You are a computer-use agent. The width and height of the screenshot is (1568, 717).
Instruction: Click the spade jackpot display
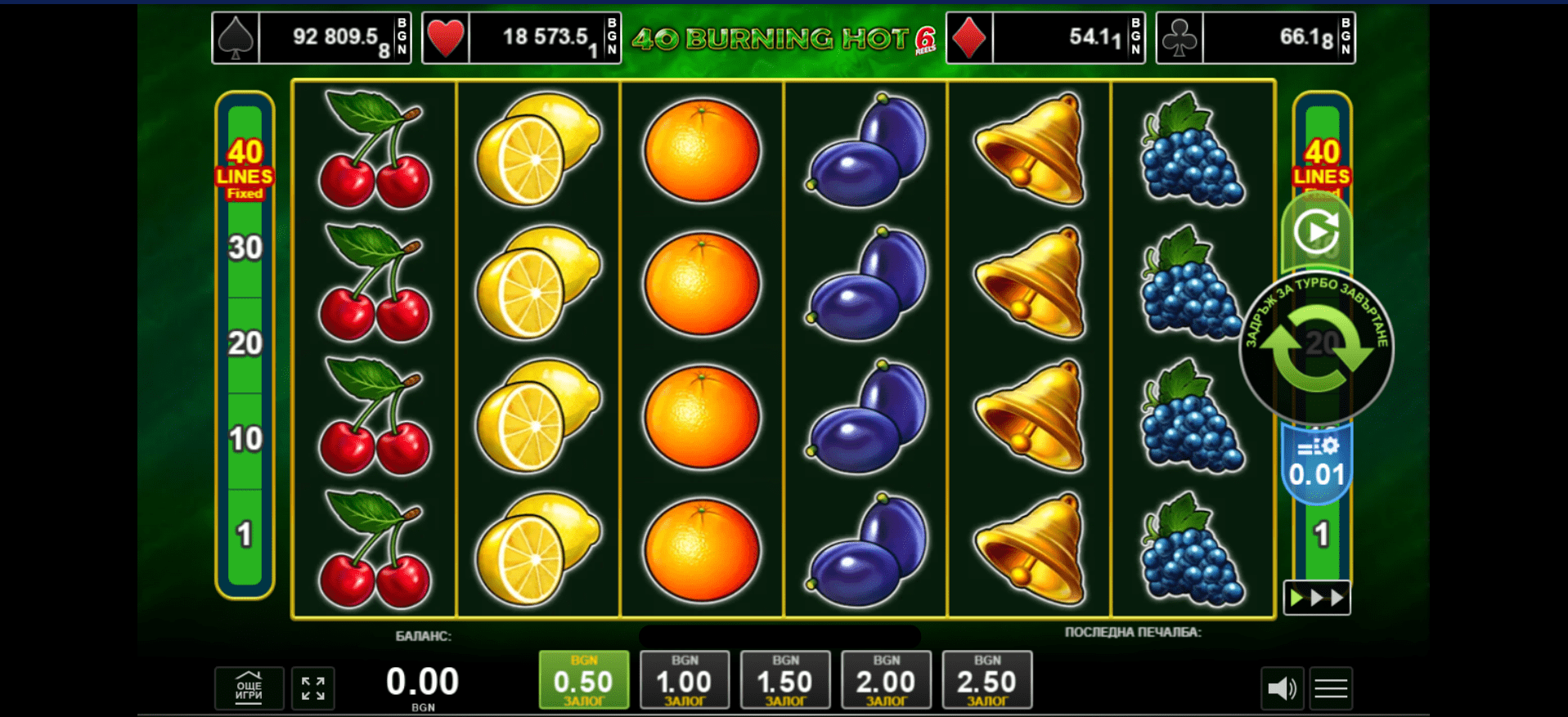(311, 38)
